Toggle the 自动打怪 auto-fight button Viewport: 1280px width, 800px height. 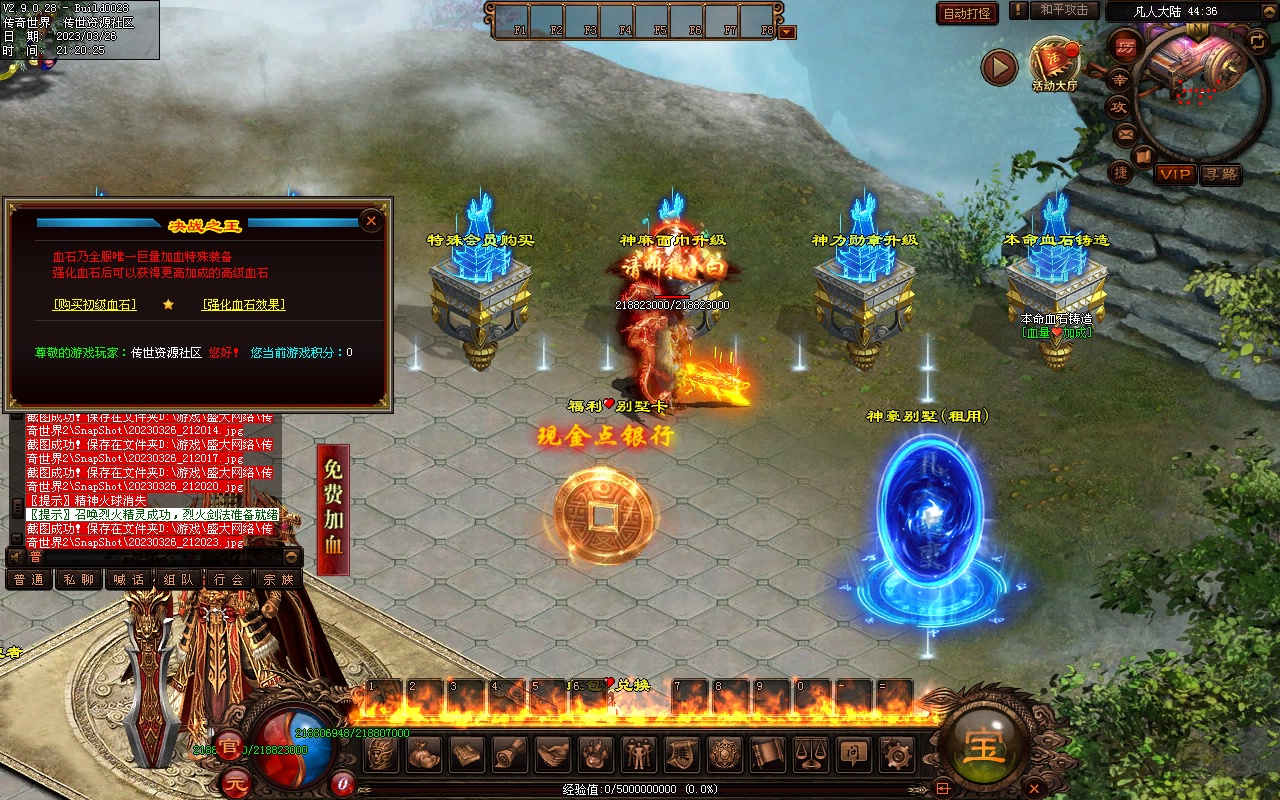967,13
